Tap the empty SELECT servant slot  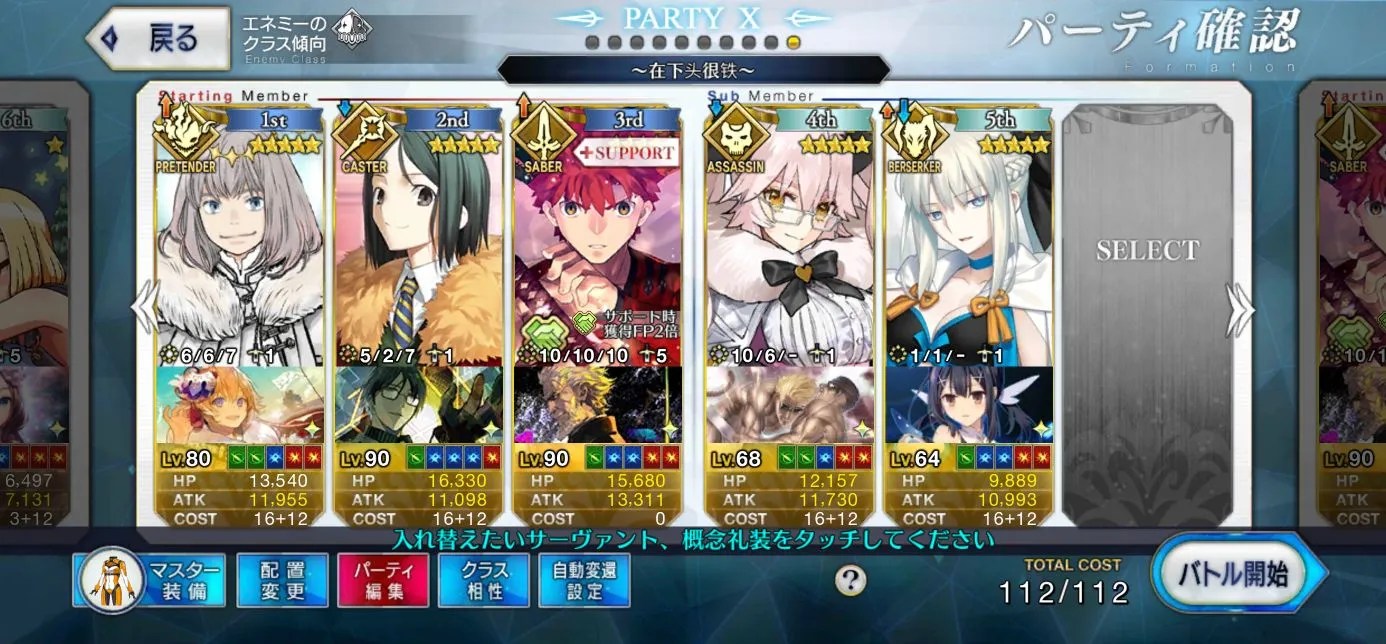click(x=1146, y=300)
